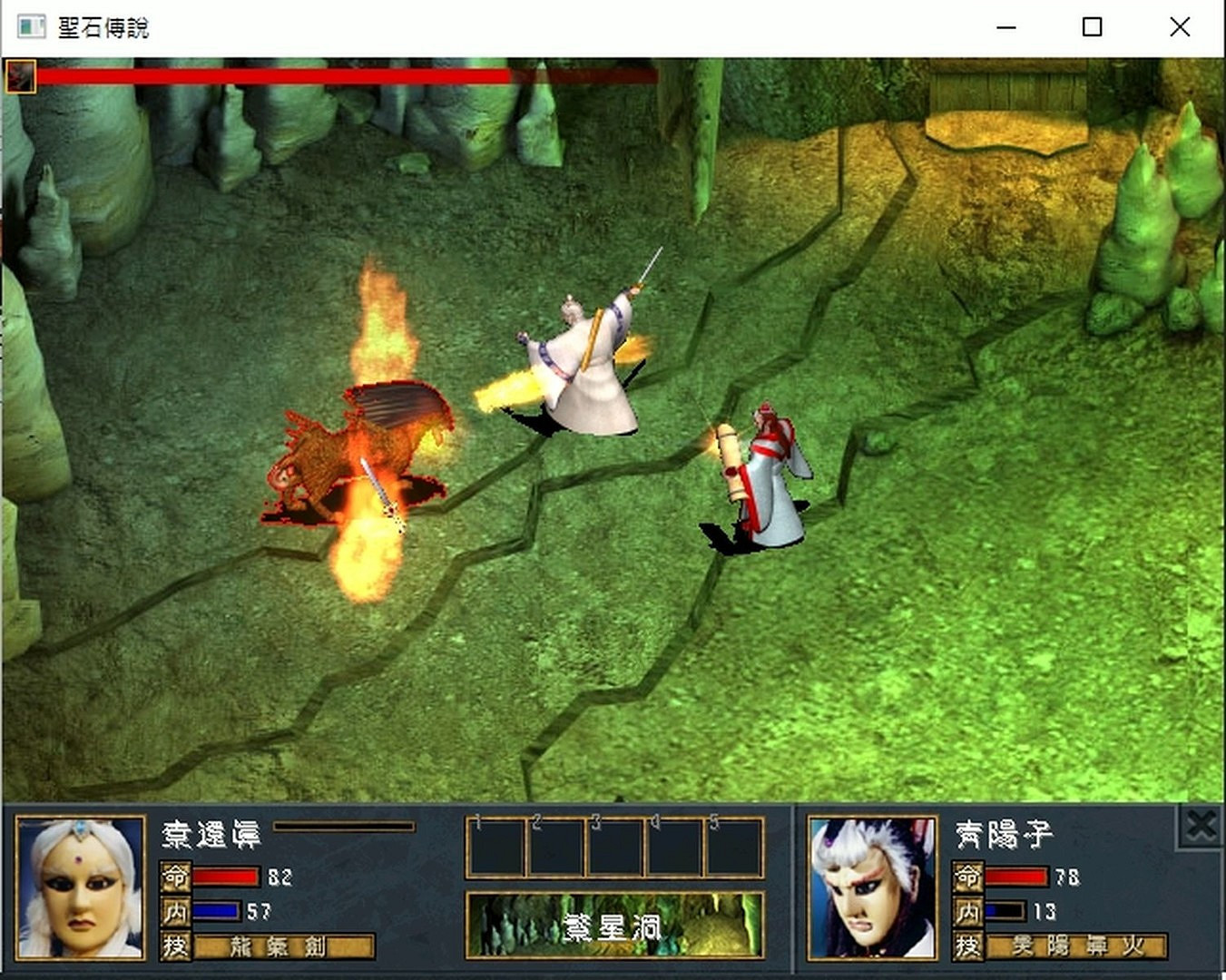Click the 命 (life) icon on 素還真's panel
Image resolution: width=1226 pixels, height=980 pixels.
pyautogui.click(x=176, y=877)
